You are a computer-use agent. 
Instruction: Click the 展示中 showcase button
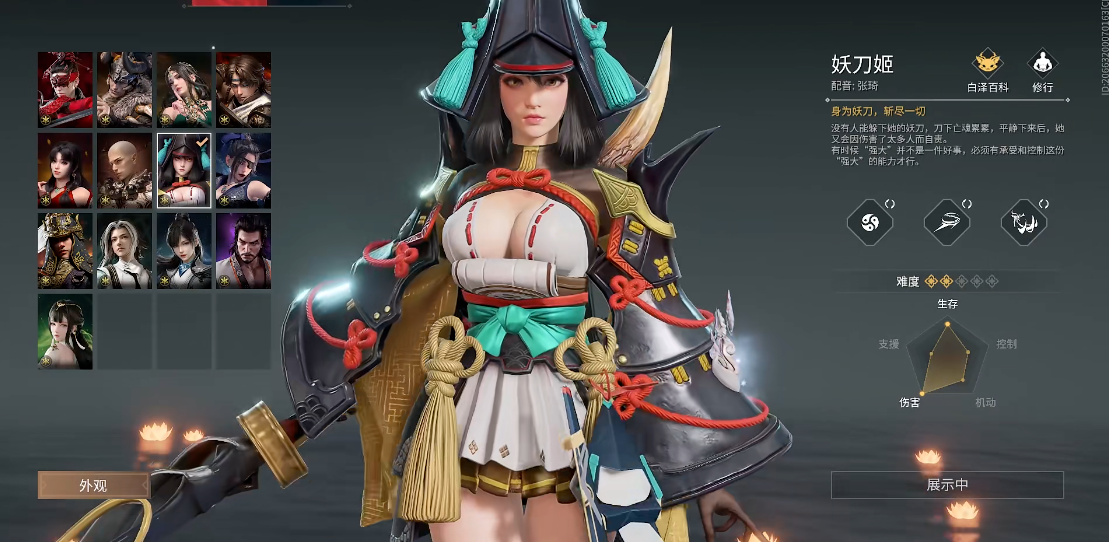947,485
